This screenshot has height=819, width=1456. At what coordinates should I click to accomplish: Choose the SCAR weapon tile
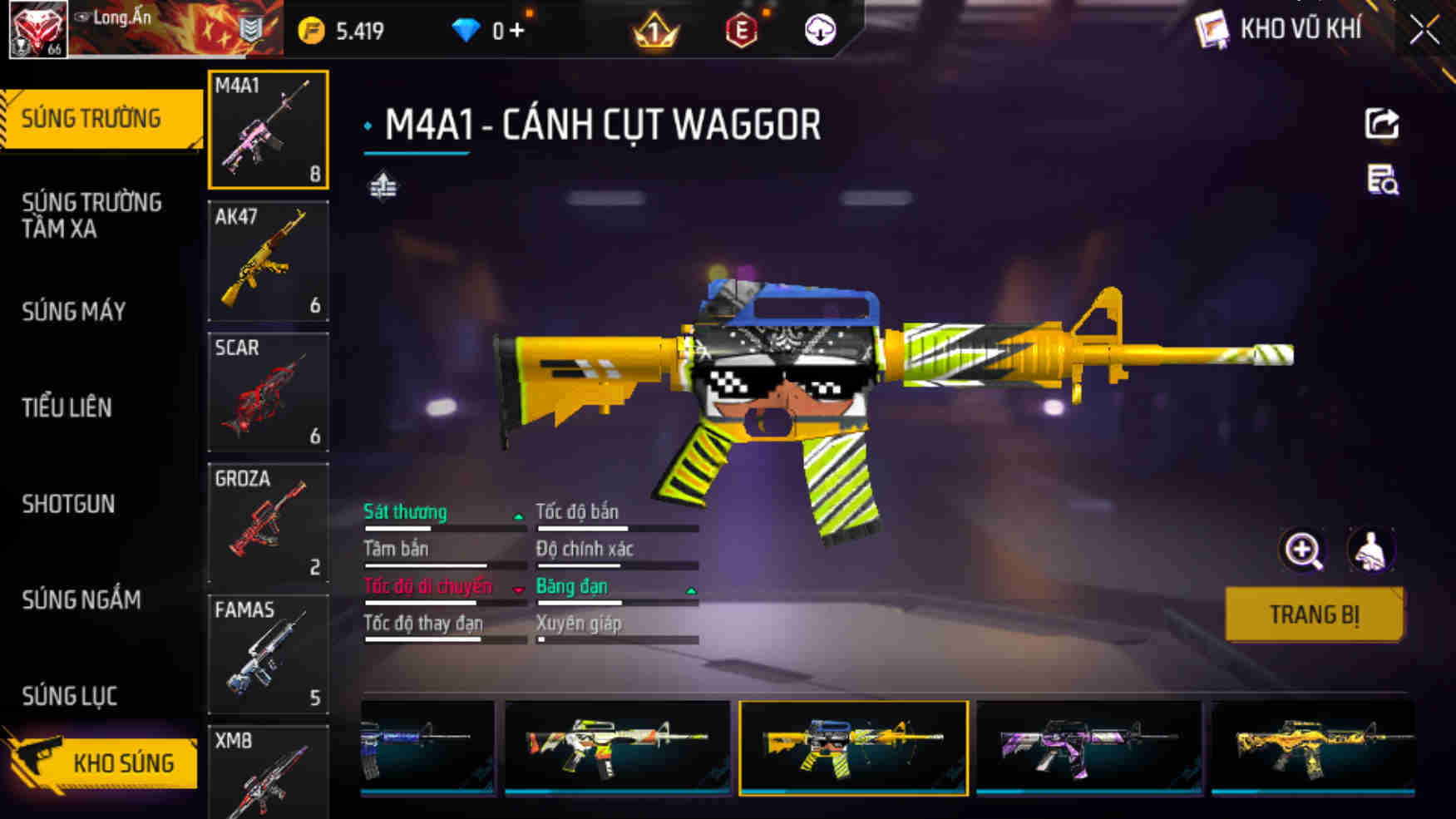click(268, 392)
